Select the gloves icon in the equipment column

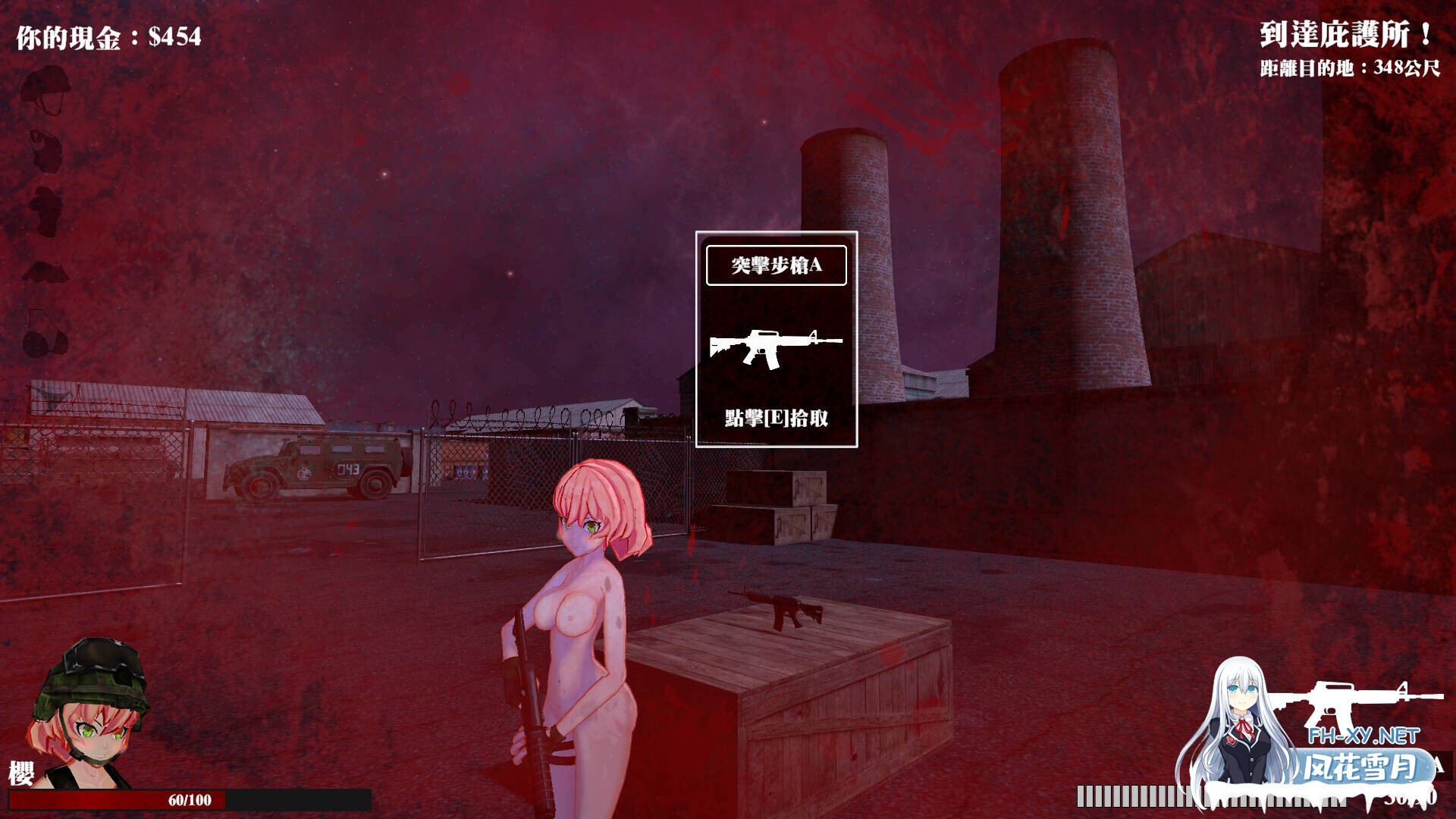click(x=46, y=271)
